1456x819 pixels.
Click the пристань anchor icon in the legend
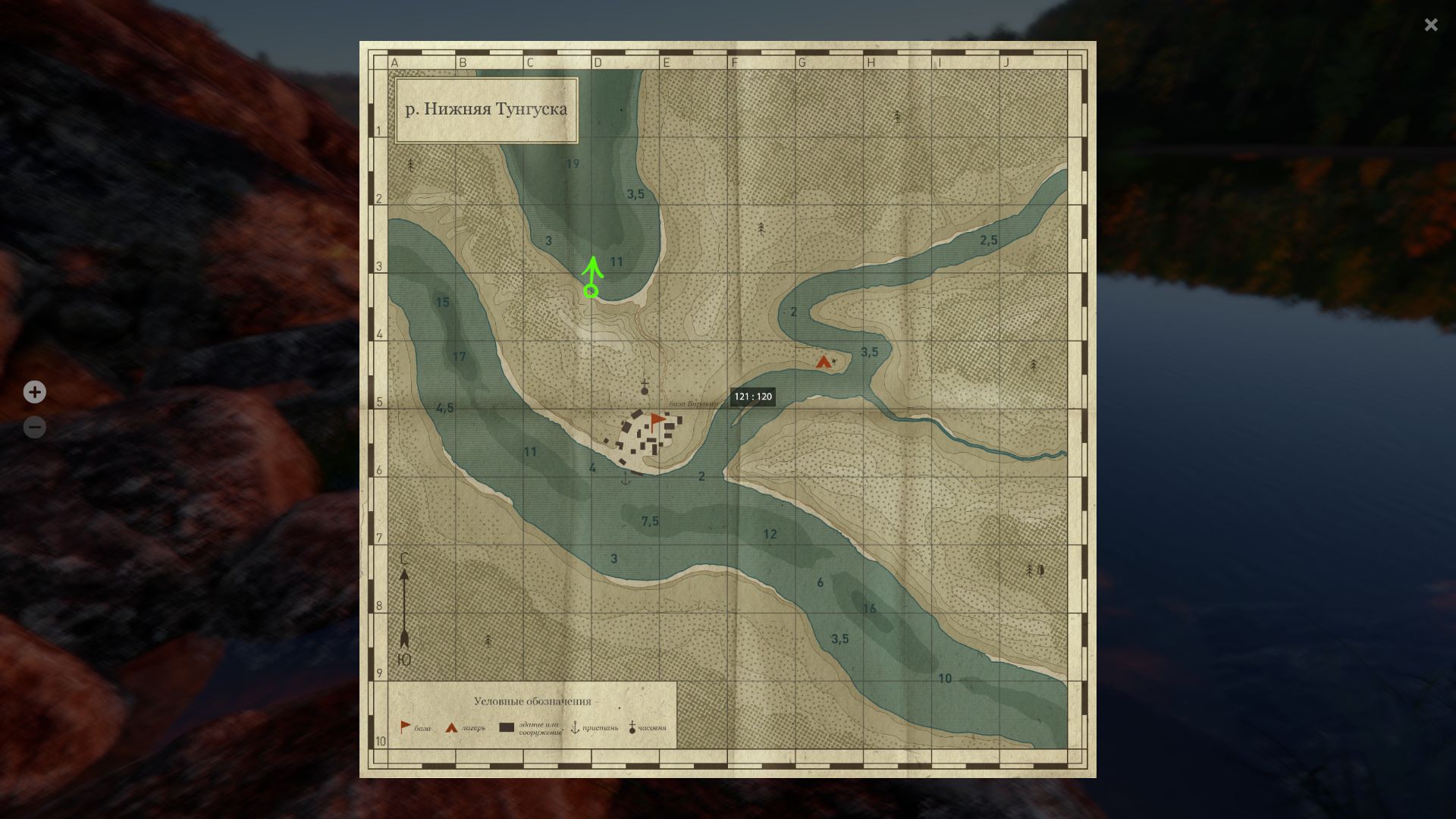(575, 726)
